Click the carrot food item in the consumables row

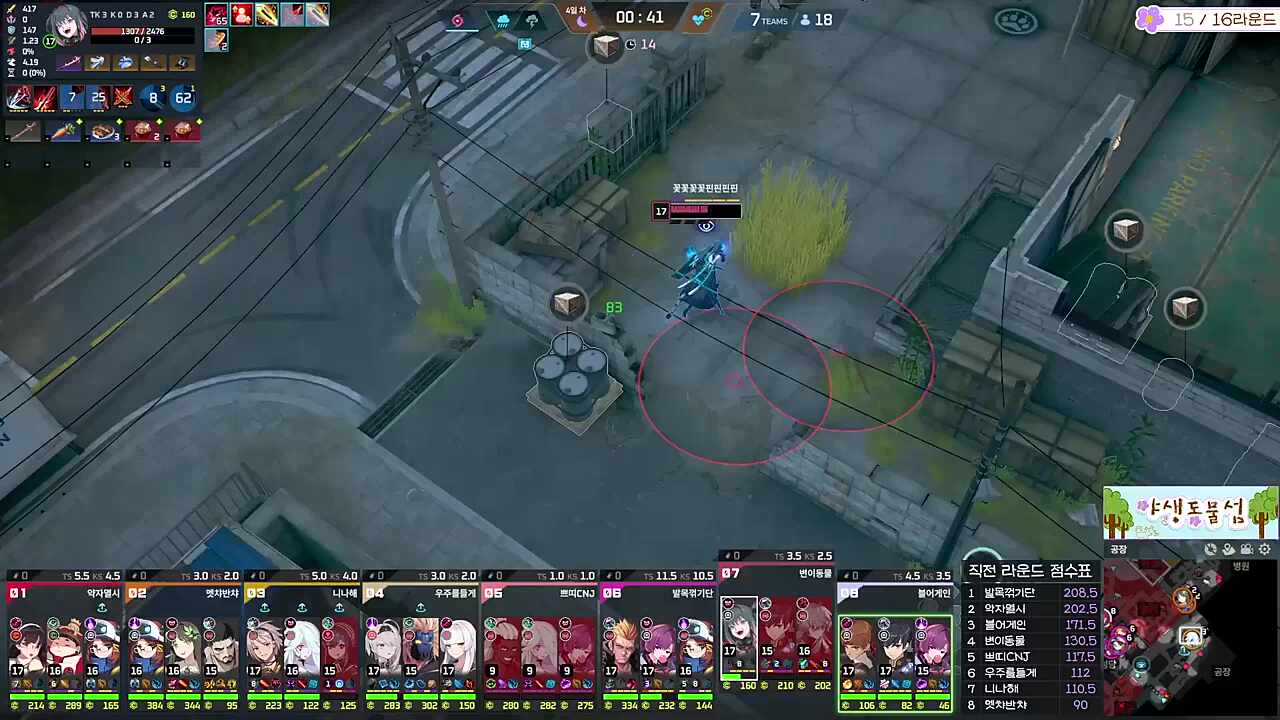pos(63,131)
